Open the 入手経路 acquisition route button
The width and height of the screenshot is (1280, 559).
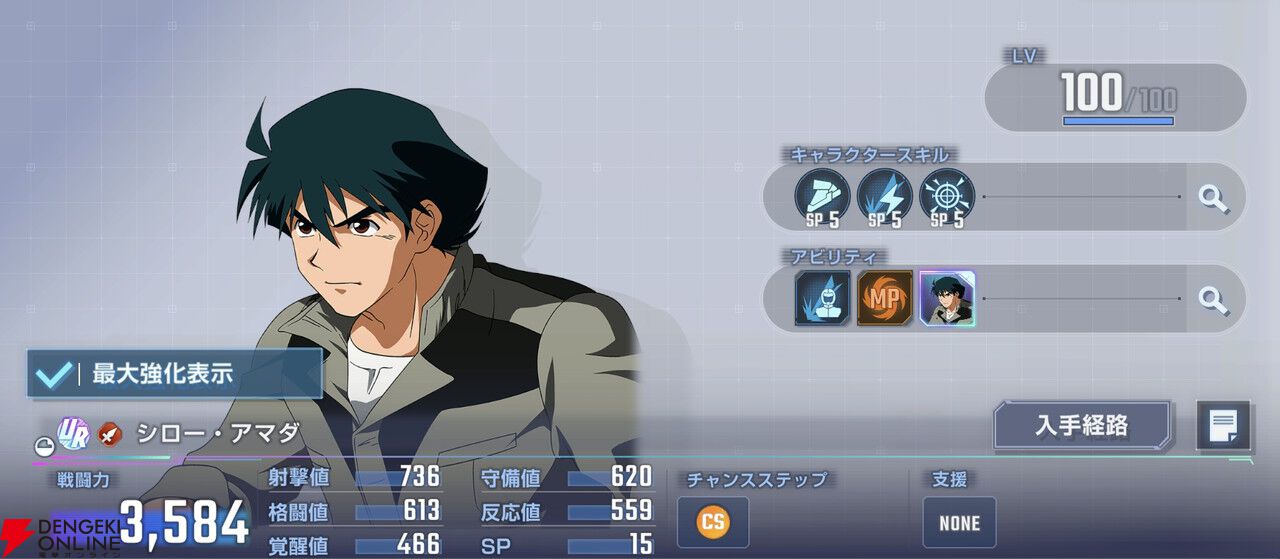[x=1081, y=425]
